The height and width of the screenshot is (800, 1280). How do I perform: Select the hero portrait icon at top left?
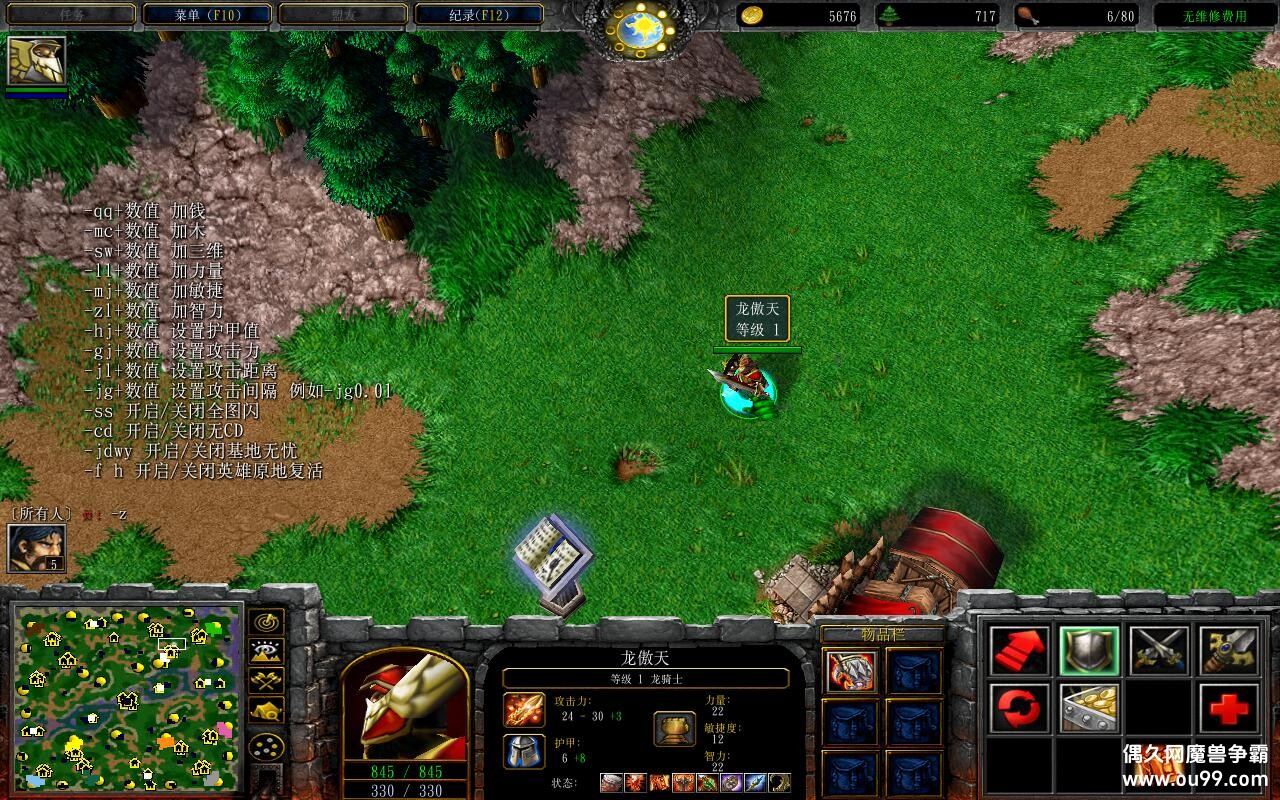pos(37,61)
